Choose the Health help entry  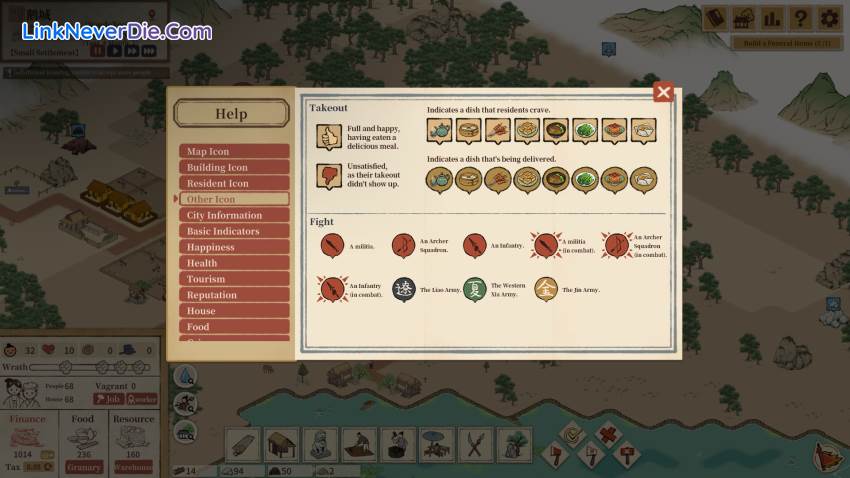click(x=234, y=264)
